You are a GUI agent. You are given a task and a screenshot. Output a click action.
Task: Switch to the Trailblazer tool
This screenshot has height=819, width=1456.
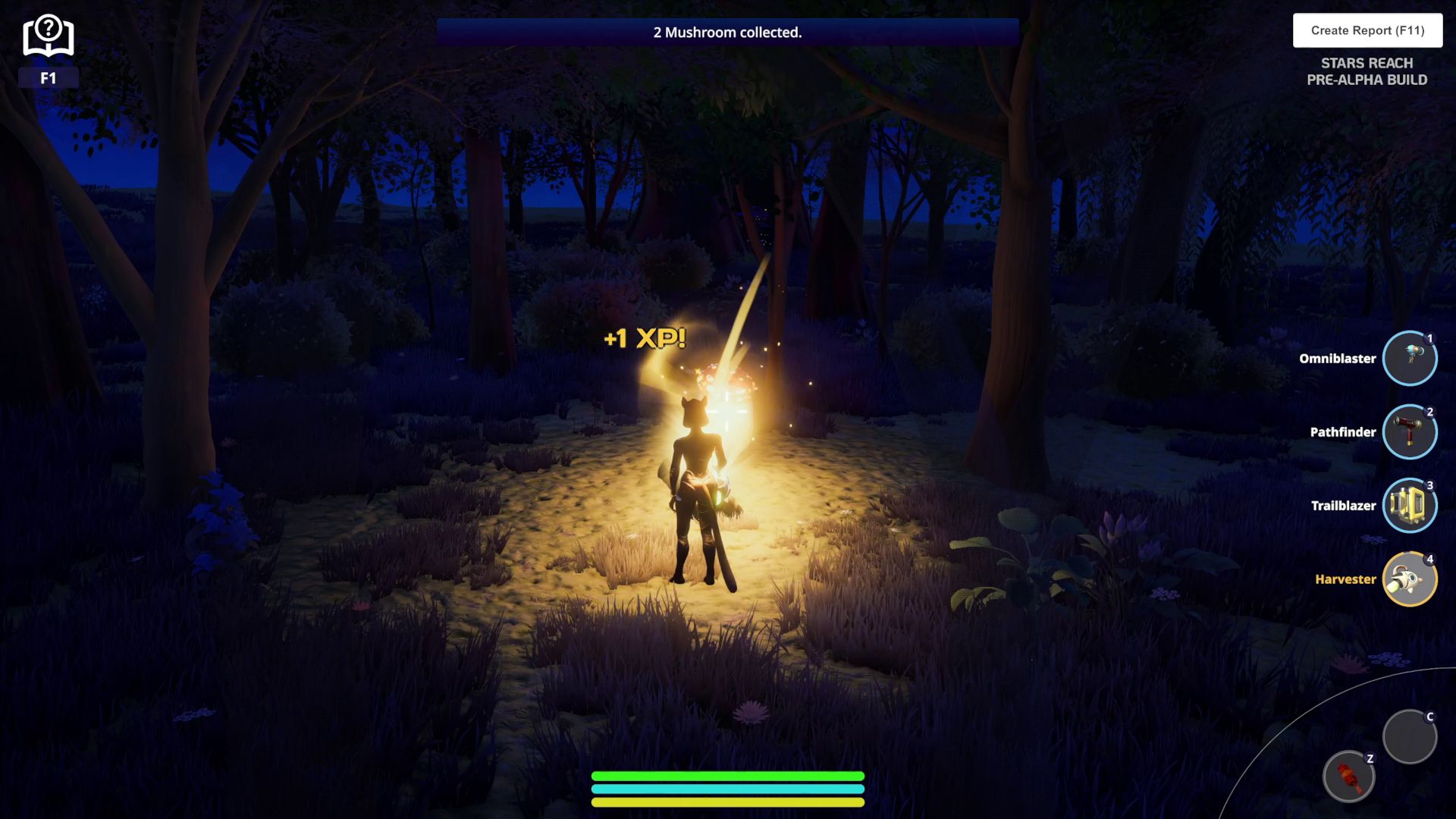[1409, 506]
